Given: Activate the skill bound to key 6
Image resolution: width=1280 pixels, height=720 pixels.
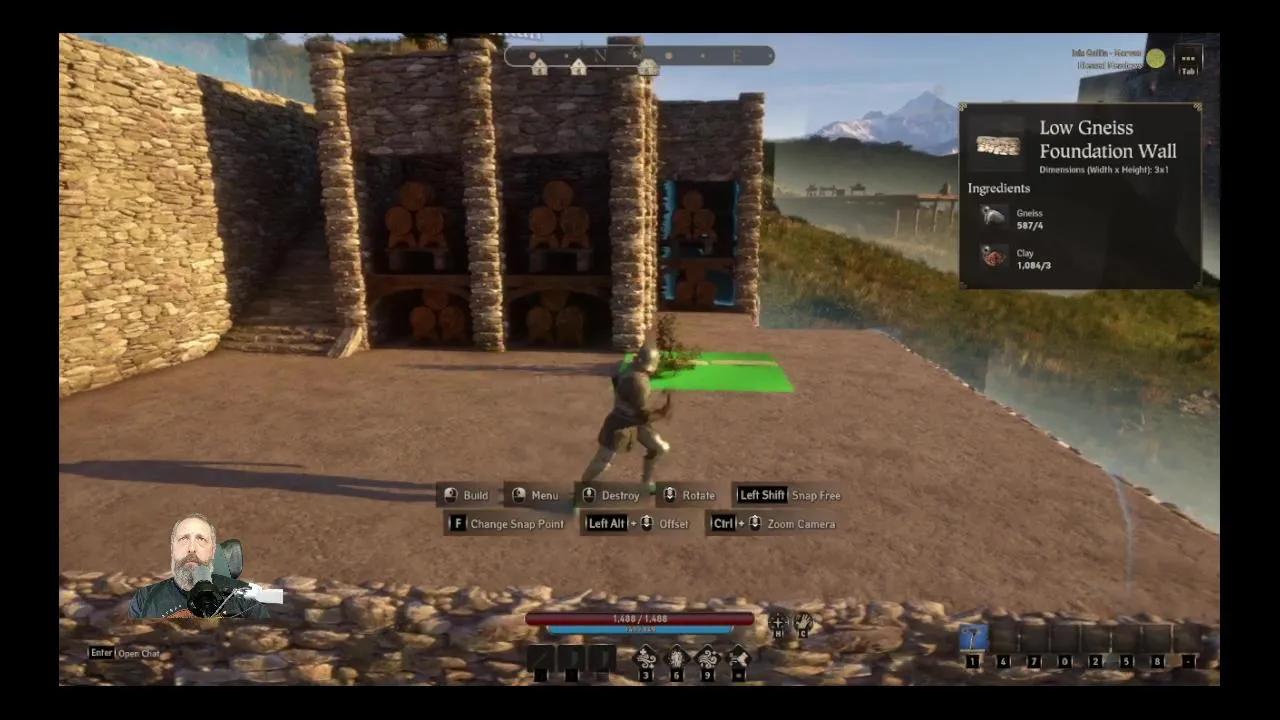Looking at the screenshot, I should coord(676,657).
